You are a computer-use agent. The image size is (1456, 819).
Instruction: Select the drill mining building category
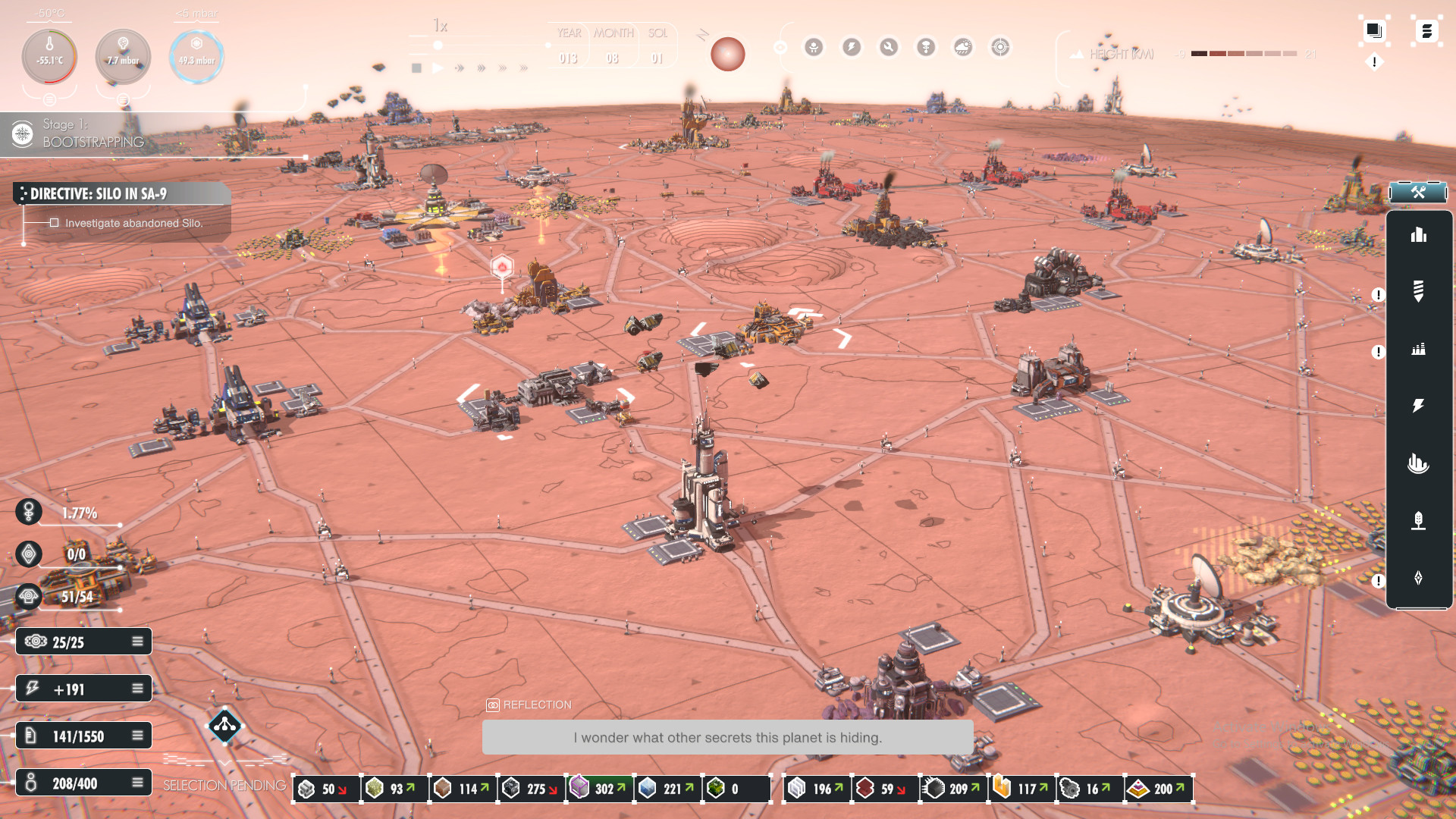pos(1418,290)
